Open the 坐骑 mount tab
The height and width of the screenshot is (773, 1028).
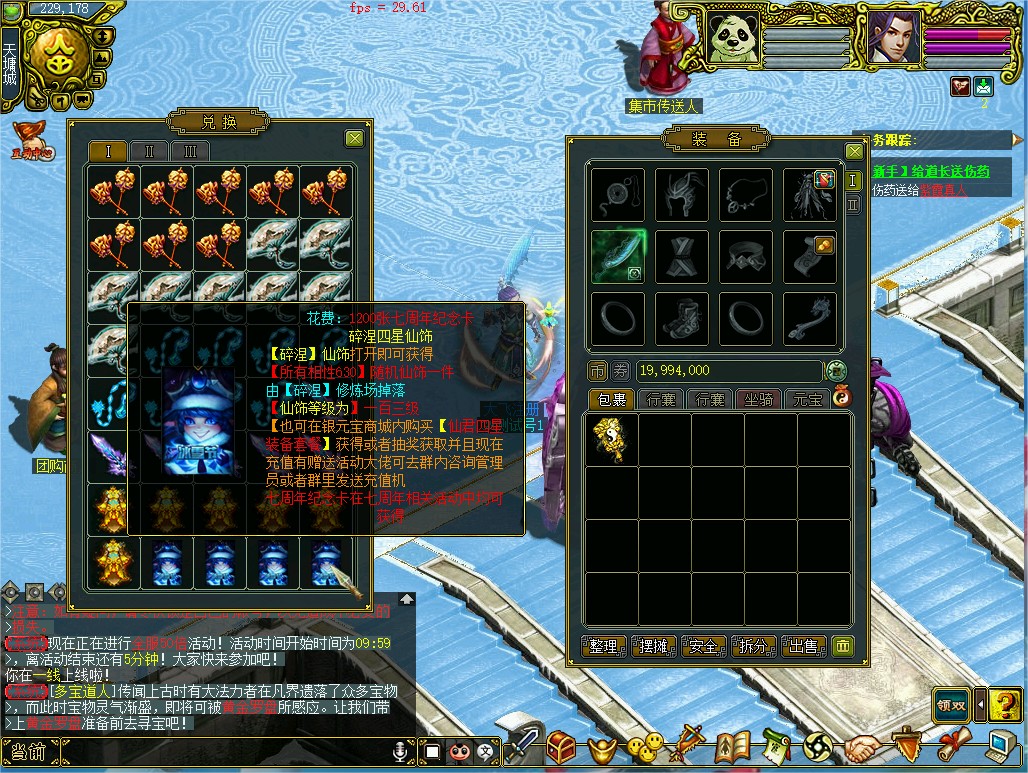pyautogui.click(x=758, y=400)
